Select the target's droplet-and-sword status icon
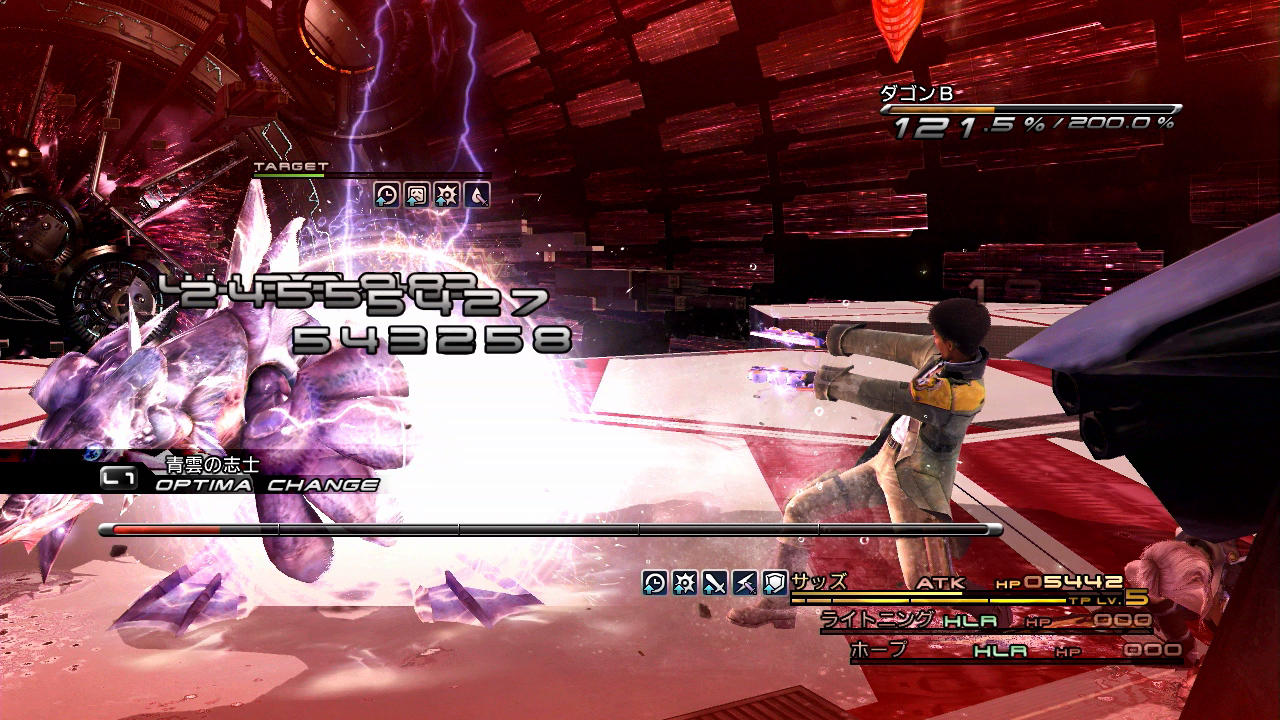The image size is (1280, 720). 476,195
